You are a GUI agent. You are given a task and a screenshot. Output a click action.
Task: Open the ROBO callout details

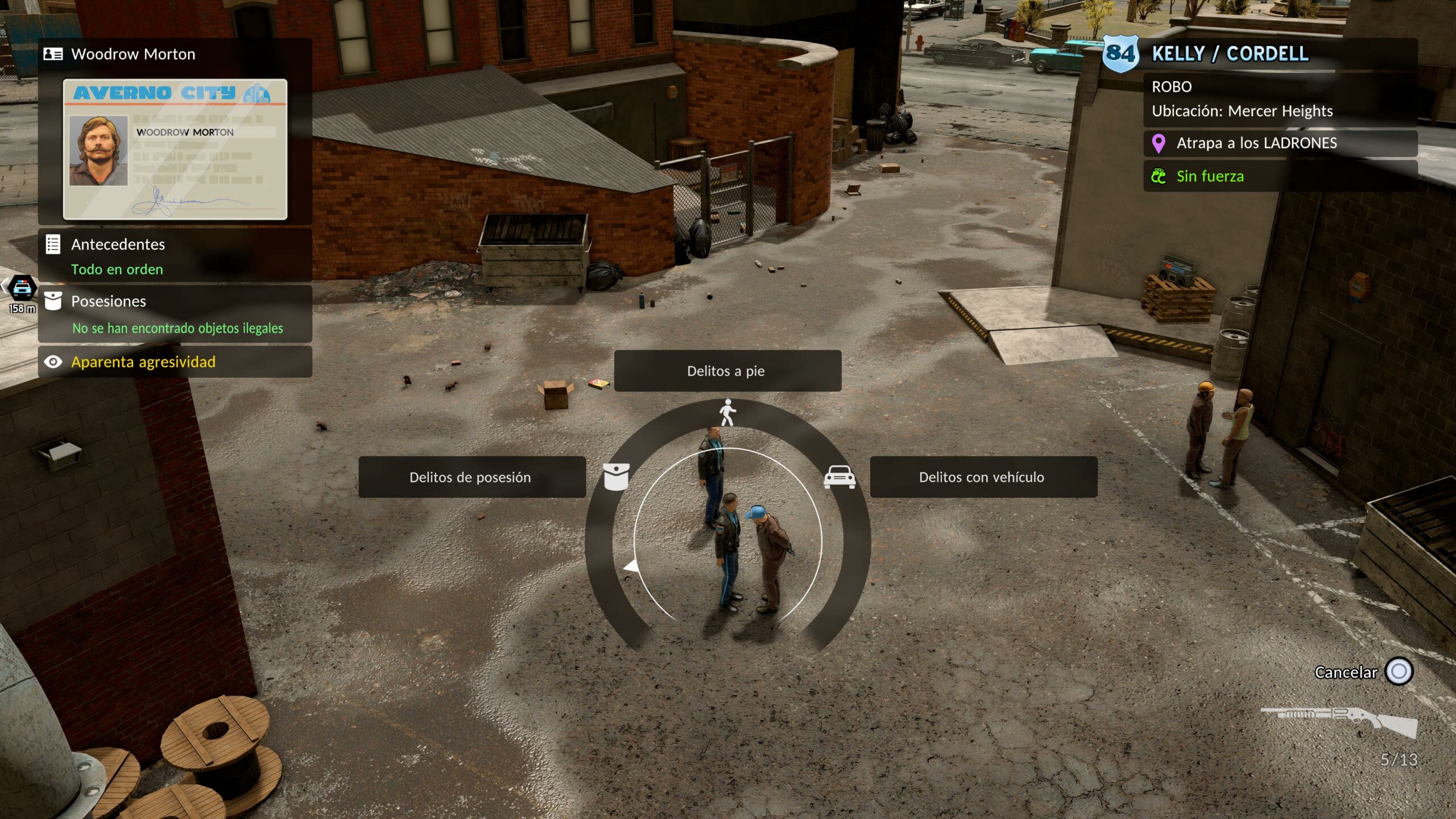1280,98
